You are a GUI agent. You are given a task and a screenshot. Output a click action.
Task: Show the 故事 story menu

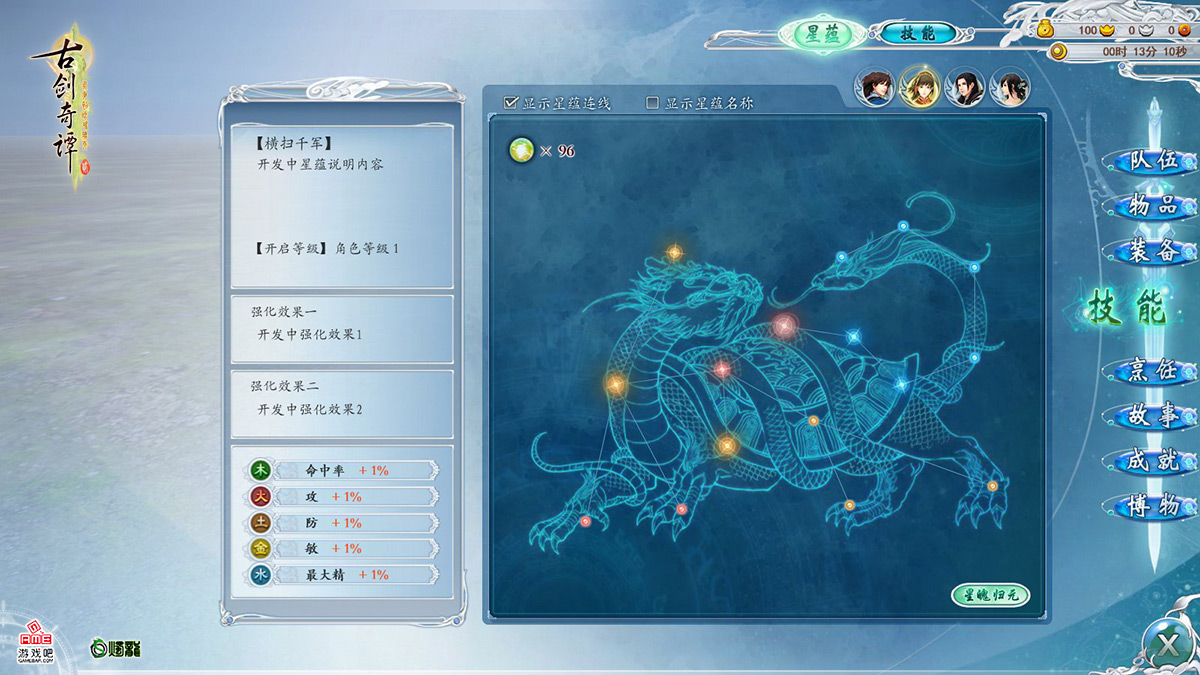(x=1152, y=417)
